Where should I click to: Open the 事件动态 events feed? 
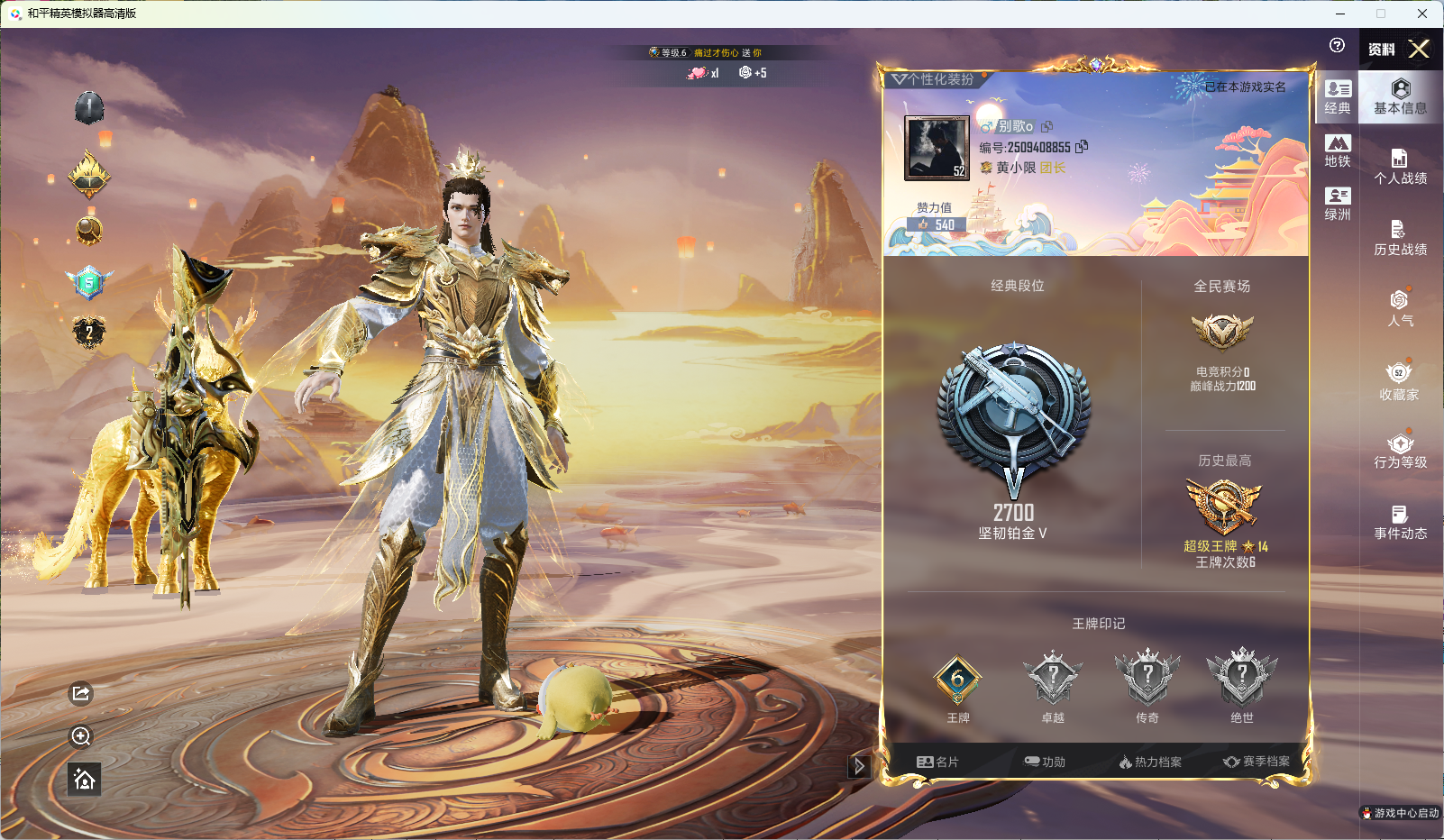coord(1400,522)
